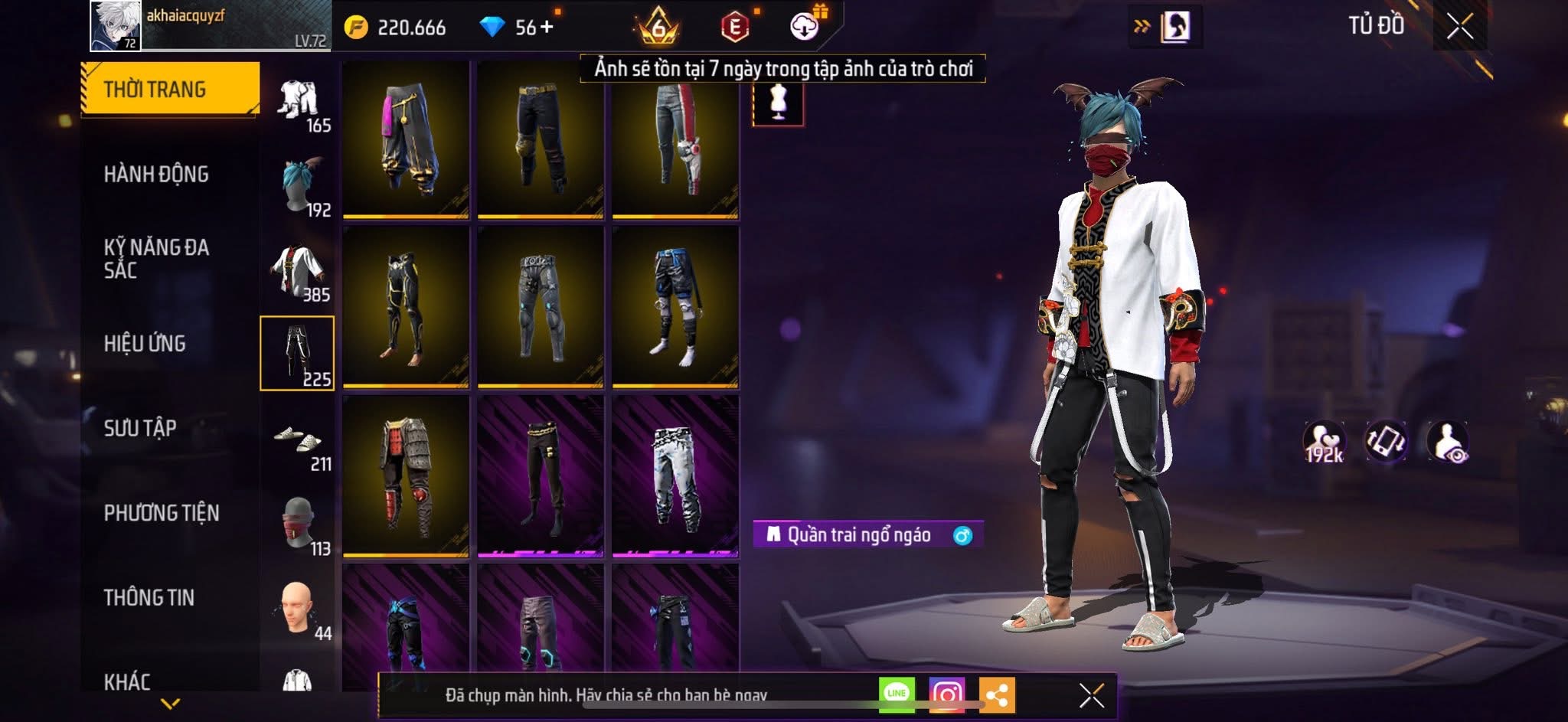The width and height of the screenshot is (1568, 722).
Task: Equip the black pants with pink sash
Action: coord(406,139)
